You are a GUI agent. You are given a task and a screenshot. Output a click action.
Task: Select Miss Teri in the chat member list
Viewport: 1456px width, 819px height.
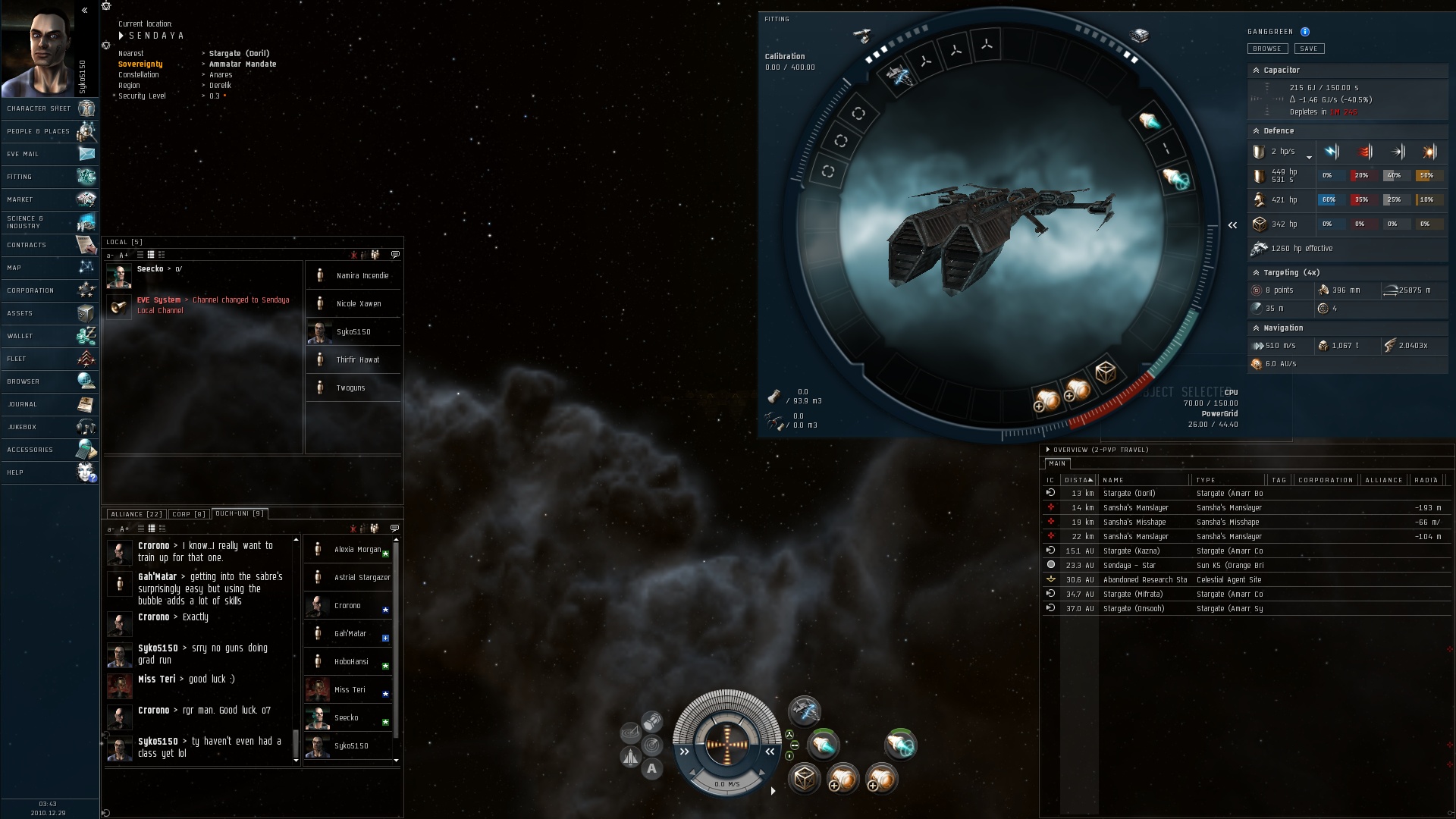pyautogui.click(x=350, y=690)
